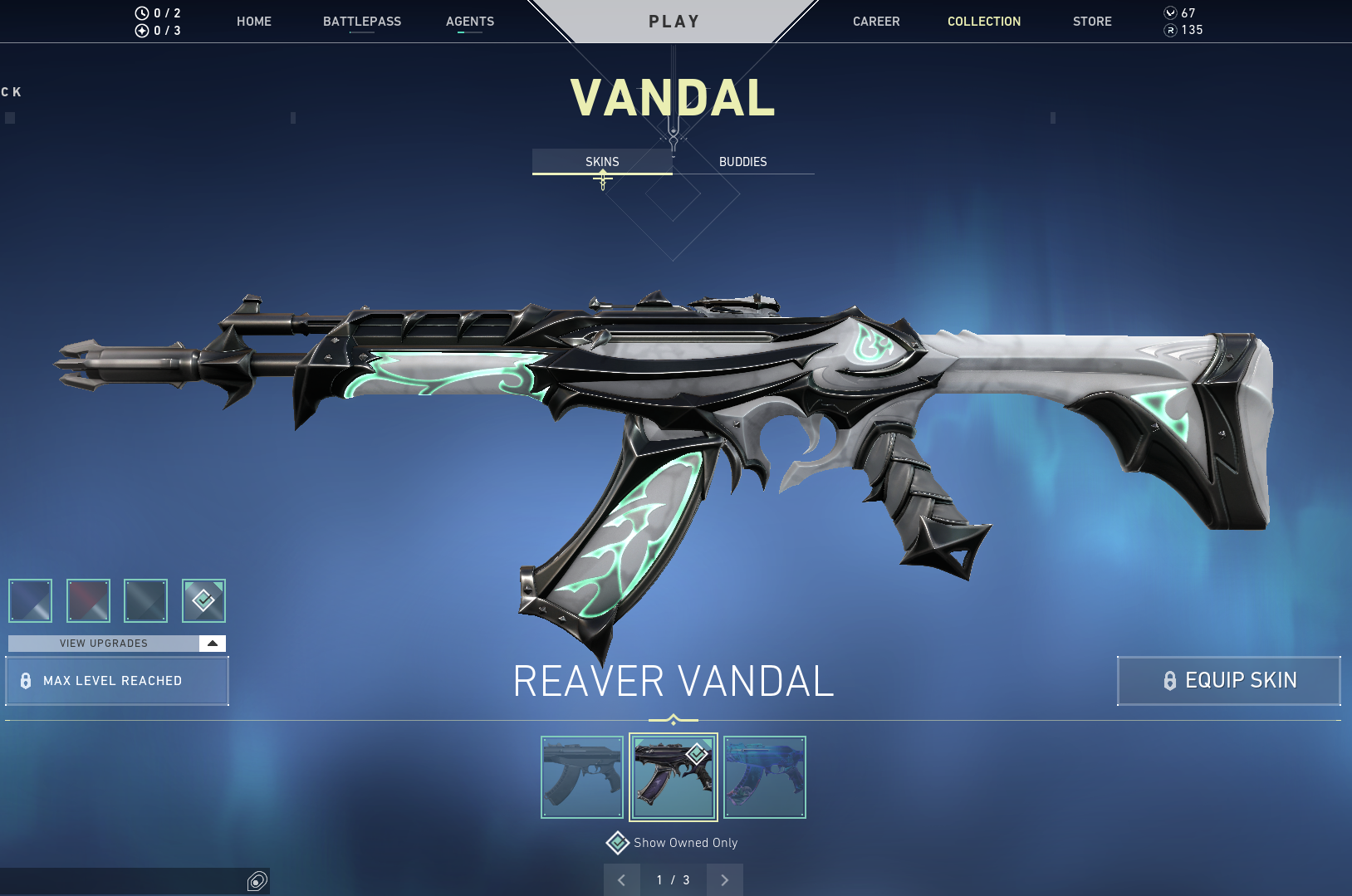The image size is (1352, 896).
Task: Click the Valorant Points currency icon
Action: (x=1170, y=12)
